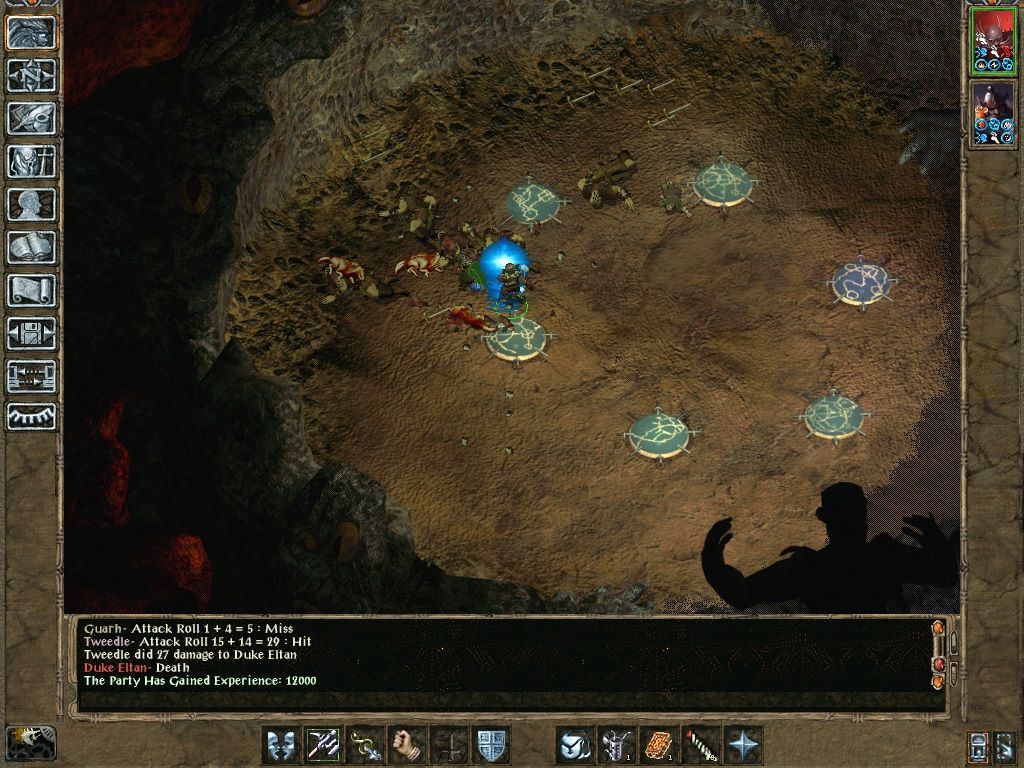Click the message log's top scroll arrow
The height and width of the screenshot is (768, 1024).
click(938, 629)
